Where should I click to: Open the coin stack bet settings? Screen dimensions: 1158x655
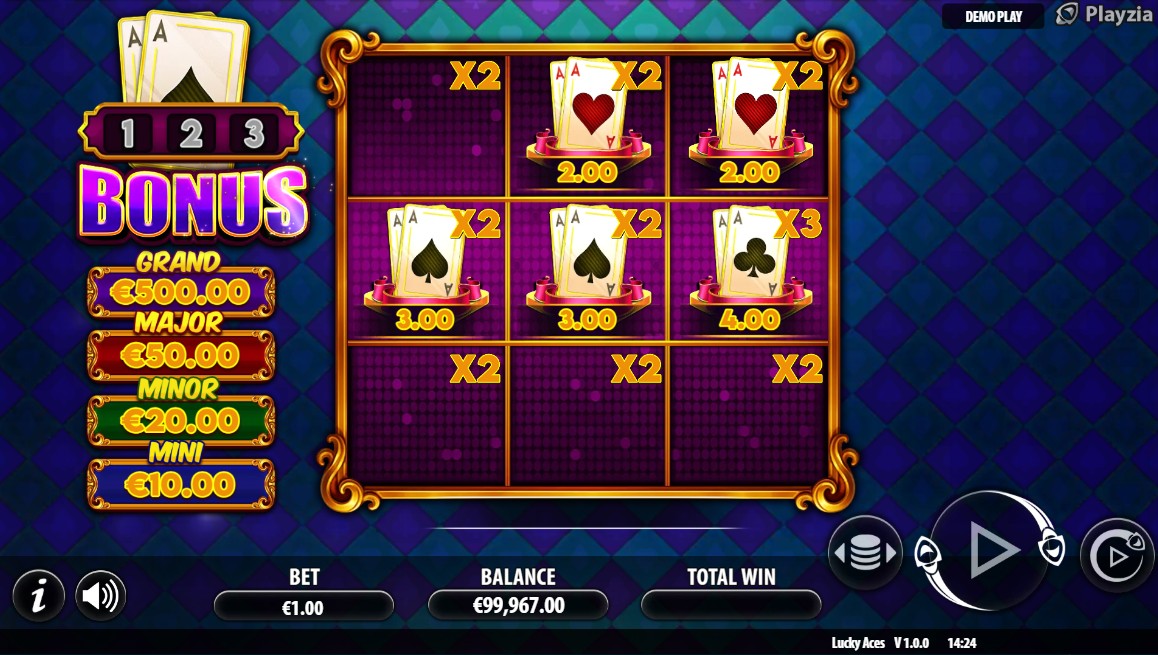[865, 553]
